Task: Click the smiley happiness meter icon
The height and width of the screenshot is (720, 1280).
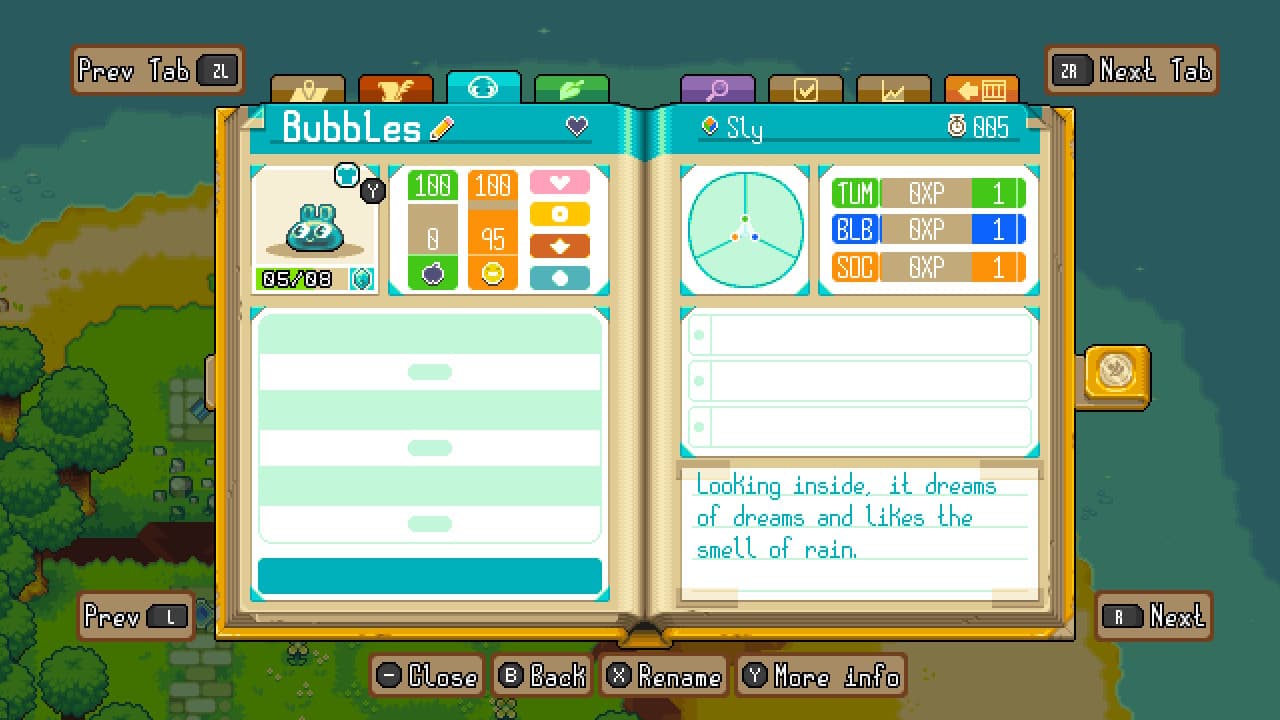Action: click(492, 271)
